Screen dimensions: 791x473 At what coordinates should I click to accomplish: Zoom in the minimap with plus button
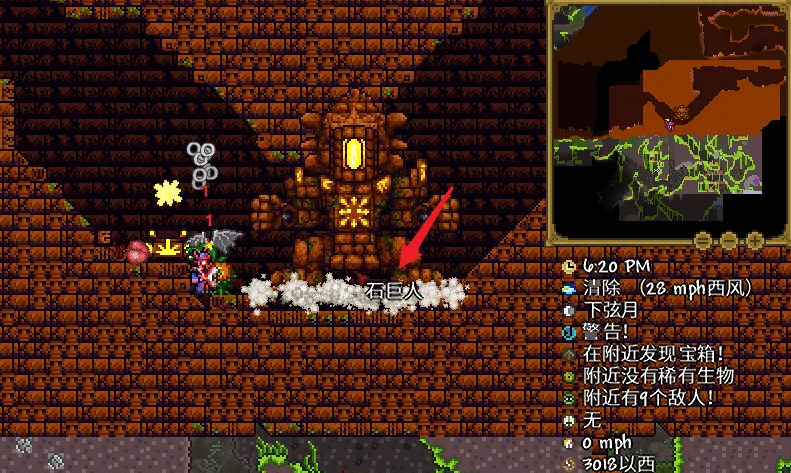coord(755,241)
